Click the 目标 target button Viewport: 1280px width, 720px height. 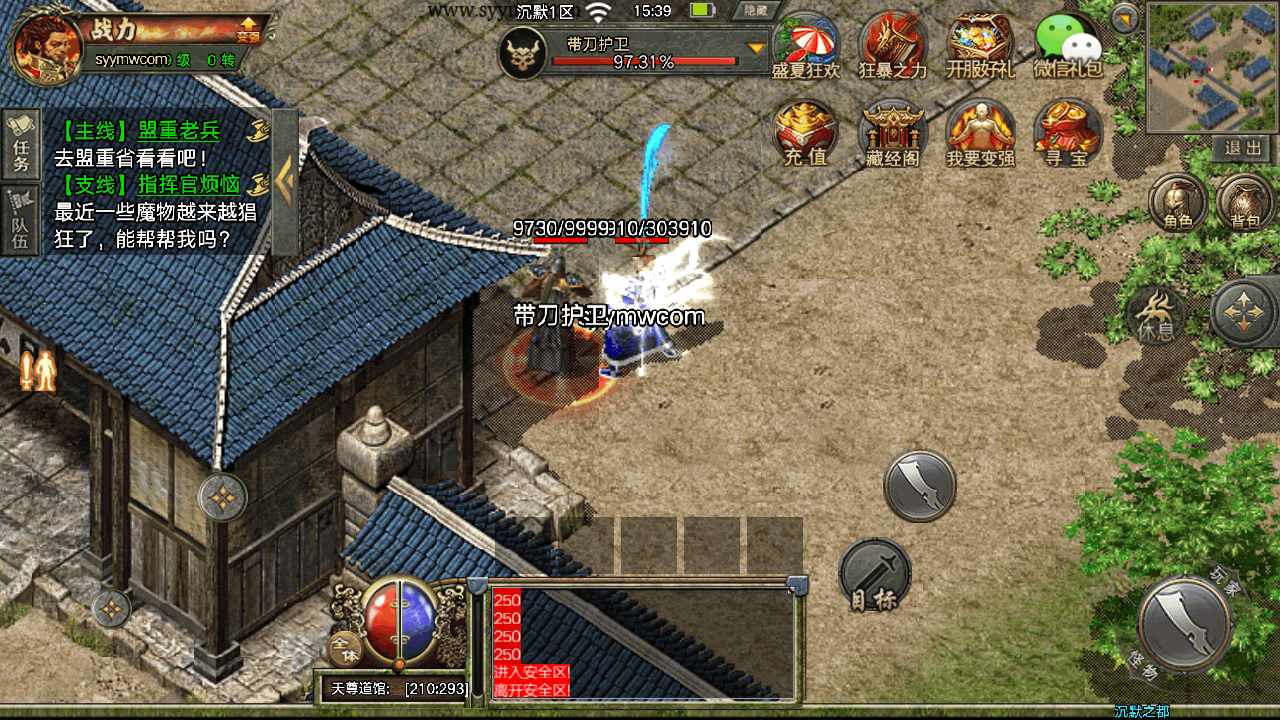click(x=875, y=576)
